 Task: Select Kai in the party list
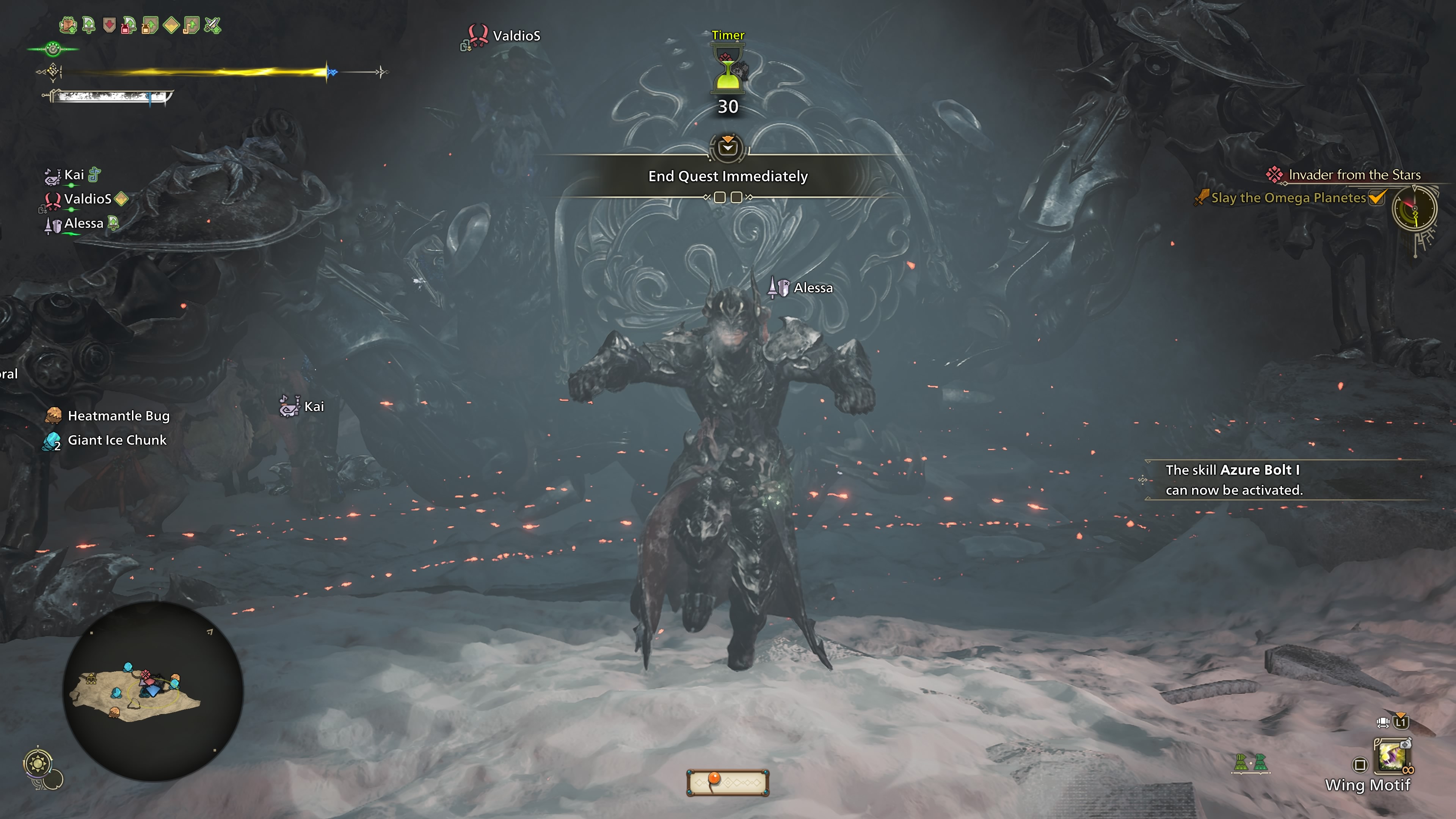[x=74, y=175]
